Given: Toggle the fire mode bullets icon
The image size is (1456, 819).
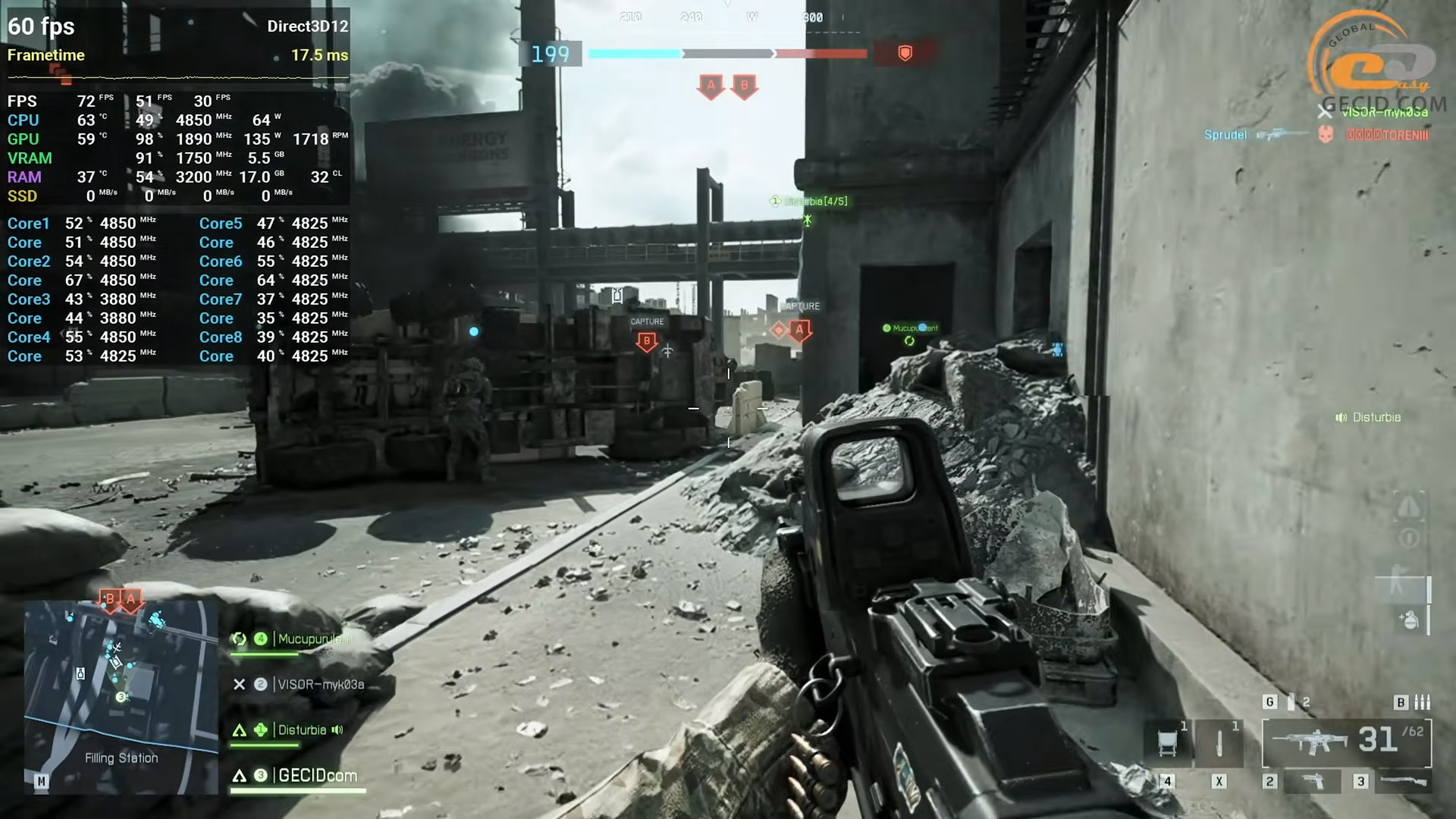Looking at the screenshot, I should pyautogui.click(x=1422, y=702).
